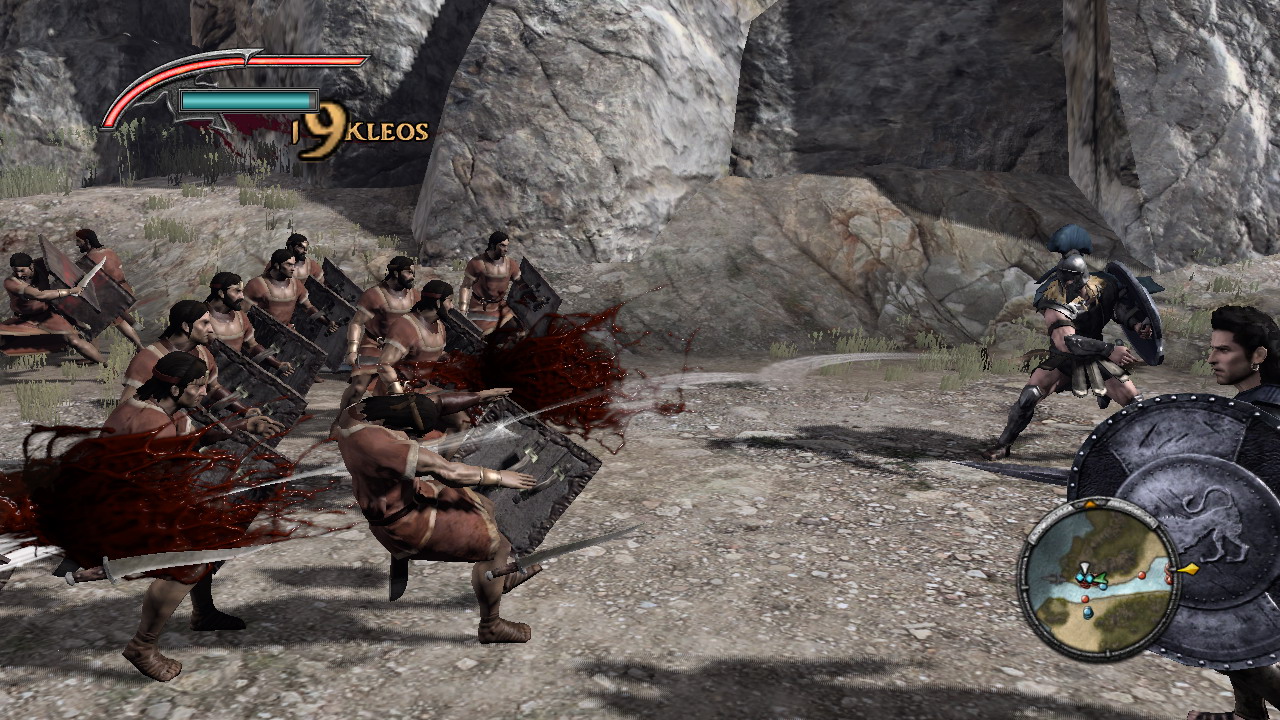Select the gold objective diamond on minimap edge

[1189, 568]
